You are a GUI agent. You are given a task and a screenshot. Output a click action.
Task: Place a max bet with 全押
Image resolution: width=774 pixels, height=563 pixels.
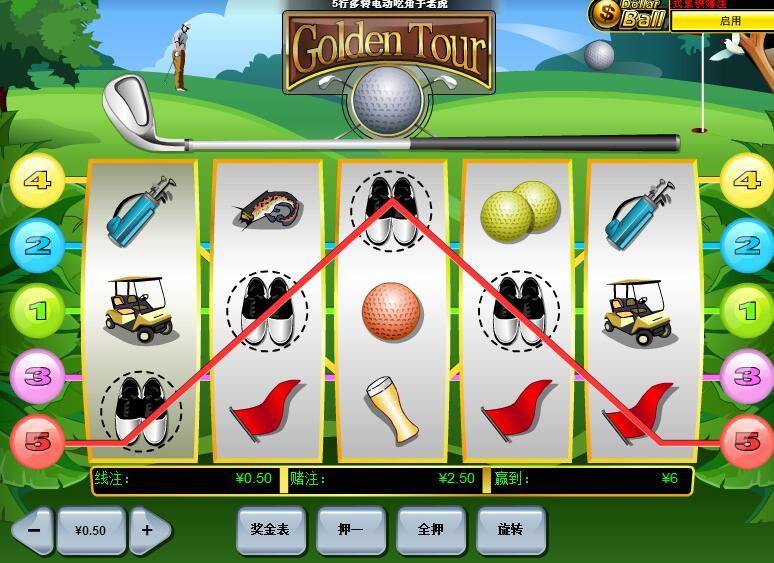point(430,529)
